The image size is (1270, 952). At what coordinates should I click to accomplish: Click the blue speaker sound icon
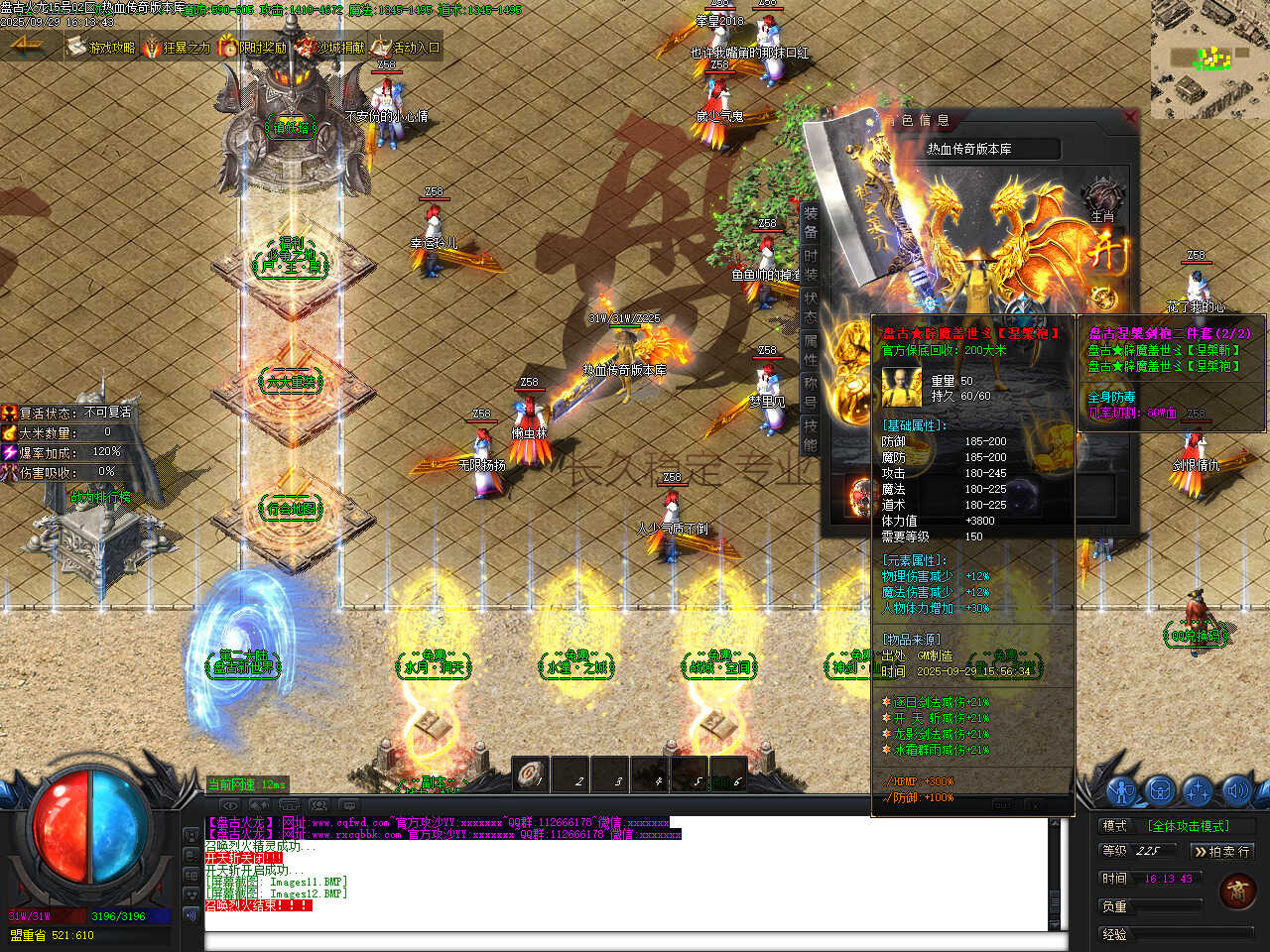(1234, 790)
